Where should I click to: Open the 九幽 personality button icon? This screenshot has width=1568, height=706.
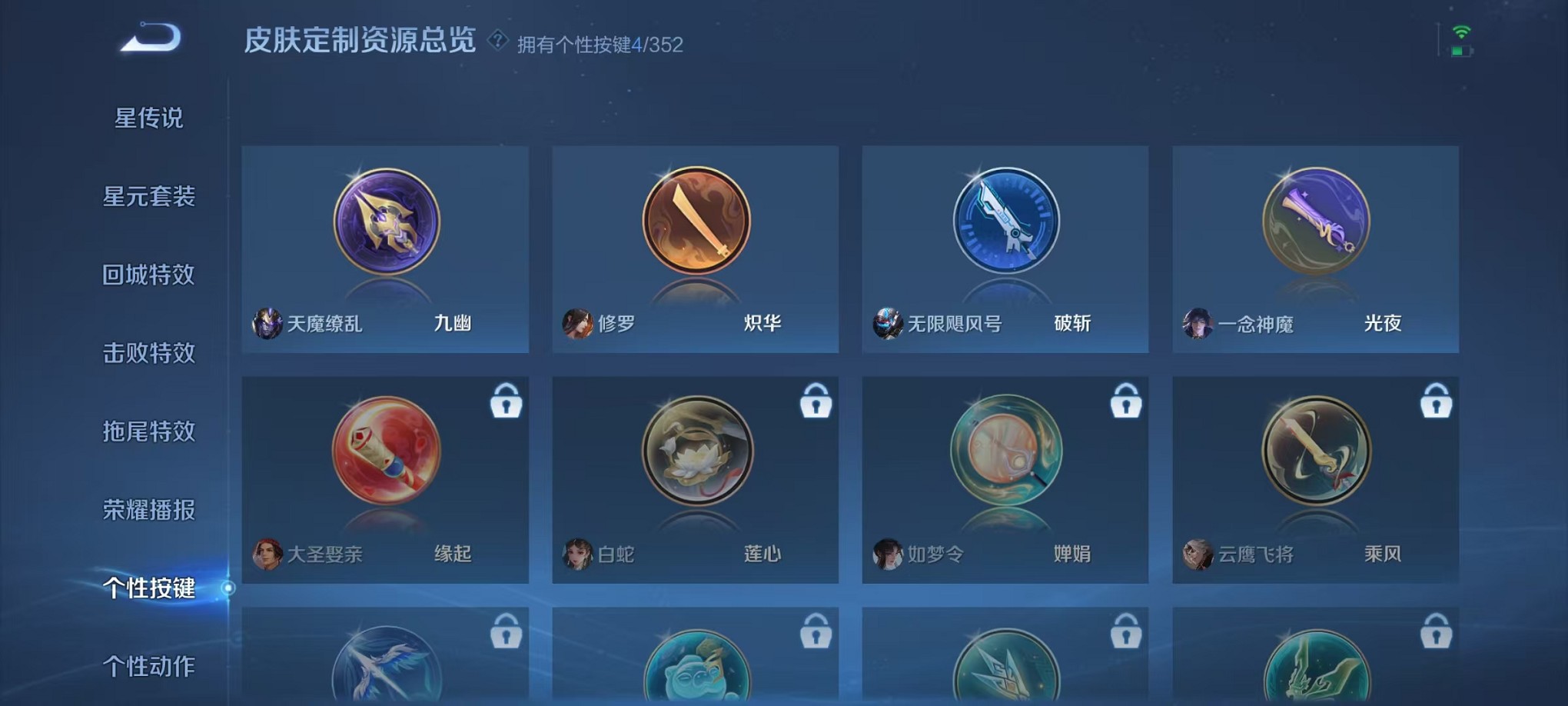pos(384,222)
